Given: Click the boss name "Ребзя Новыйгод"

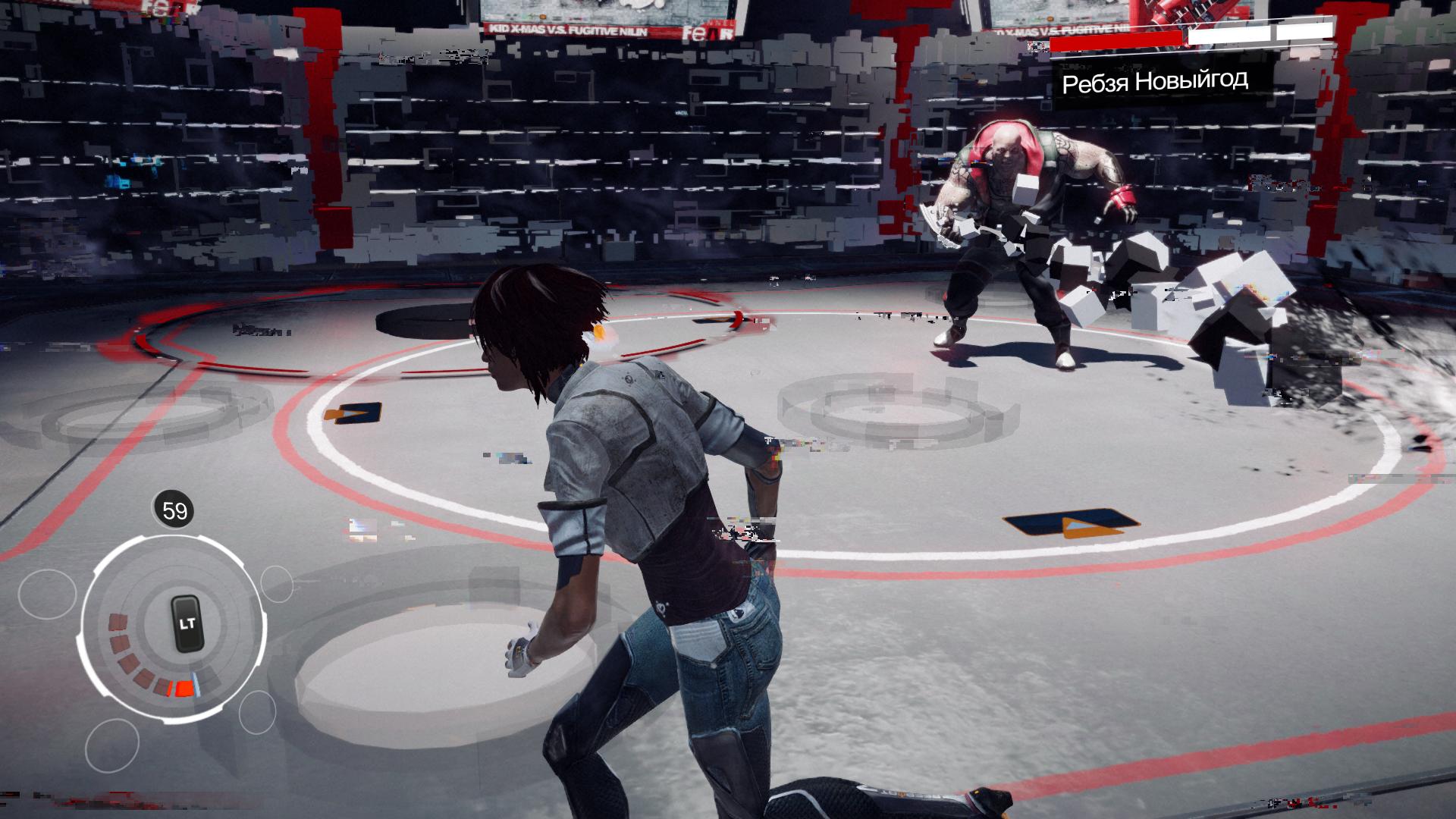Looking at the screenshot, I should (1156, 83).
